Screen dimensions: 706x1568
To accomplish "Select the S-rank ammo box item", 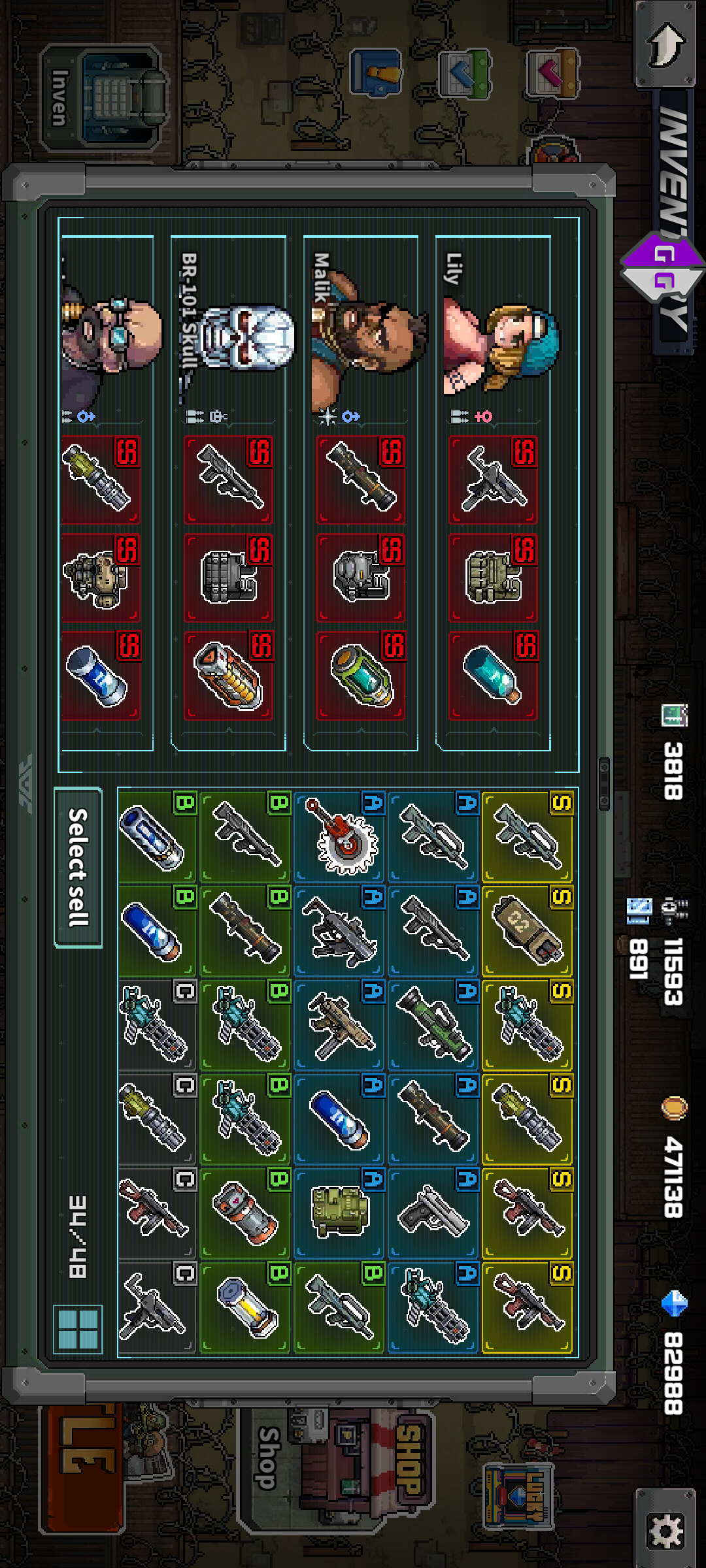I will point(528,931).
